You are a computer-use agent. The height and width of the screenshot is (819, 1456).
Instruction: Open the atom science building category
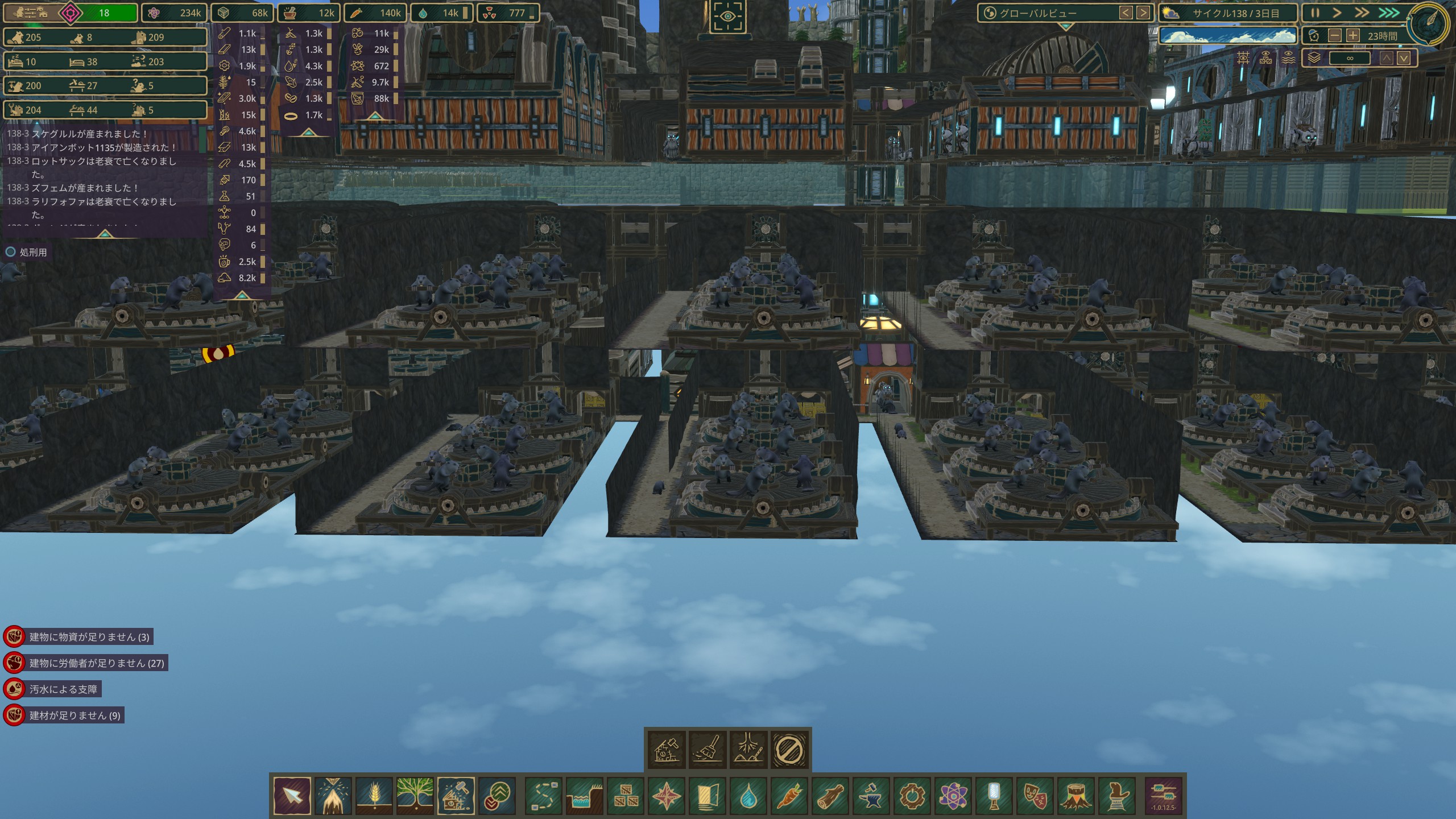click(953, 796)
